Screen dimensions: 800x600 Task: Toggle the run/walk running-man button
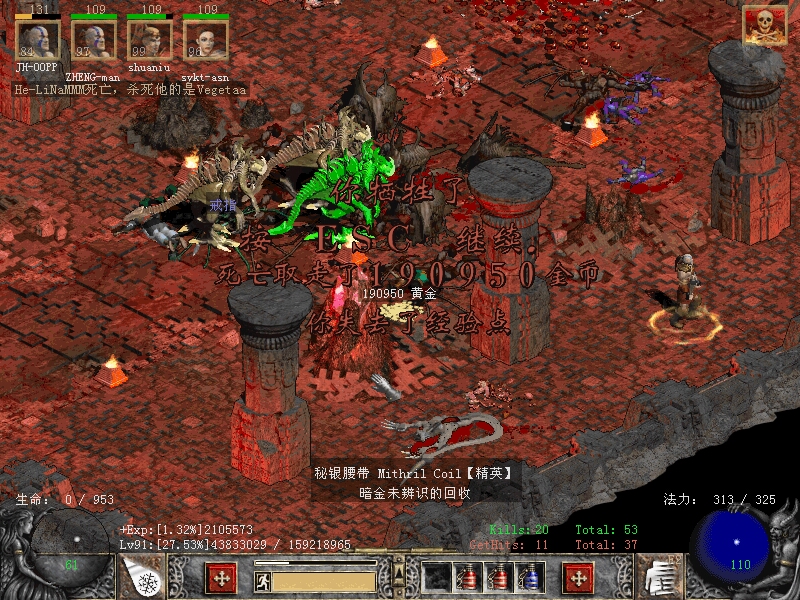click(x=262, y=578)
